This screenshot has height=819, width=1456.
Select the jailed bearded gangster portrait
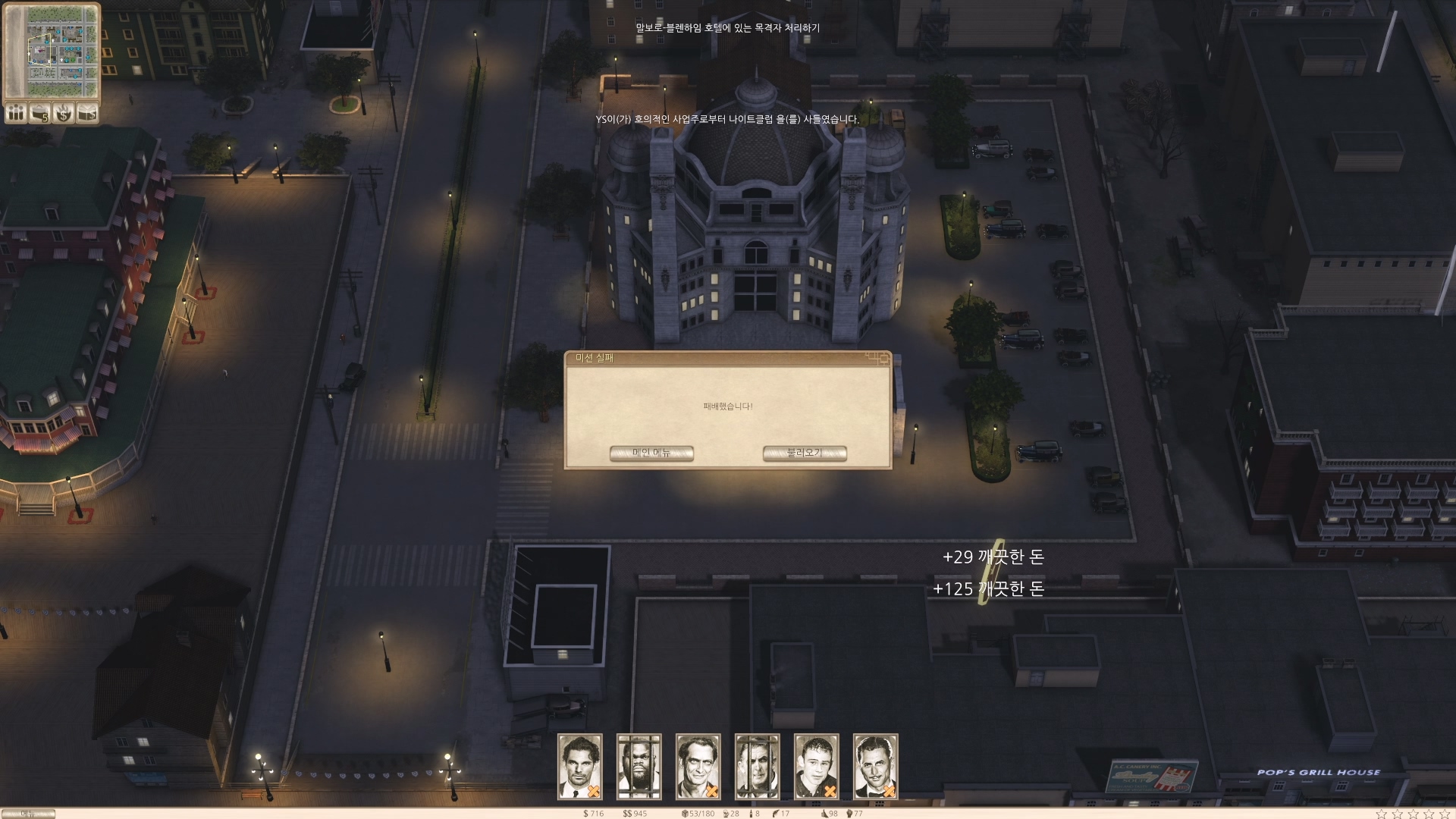coord(639,766)
